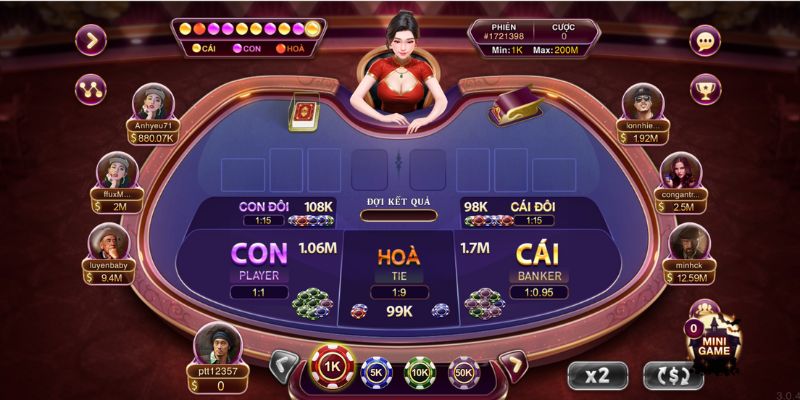This screenshot has height=400, width=800.
Task: Place a bet on CÁI ĐÔI
Action: (532, 212)
